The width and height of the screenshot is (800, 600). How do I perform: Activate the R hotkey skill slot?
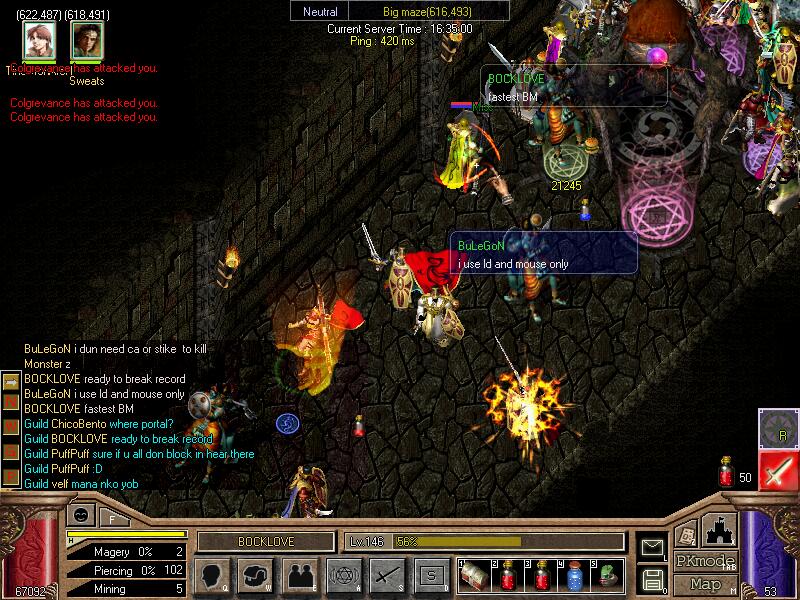coord(777,427)
